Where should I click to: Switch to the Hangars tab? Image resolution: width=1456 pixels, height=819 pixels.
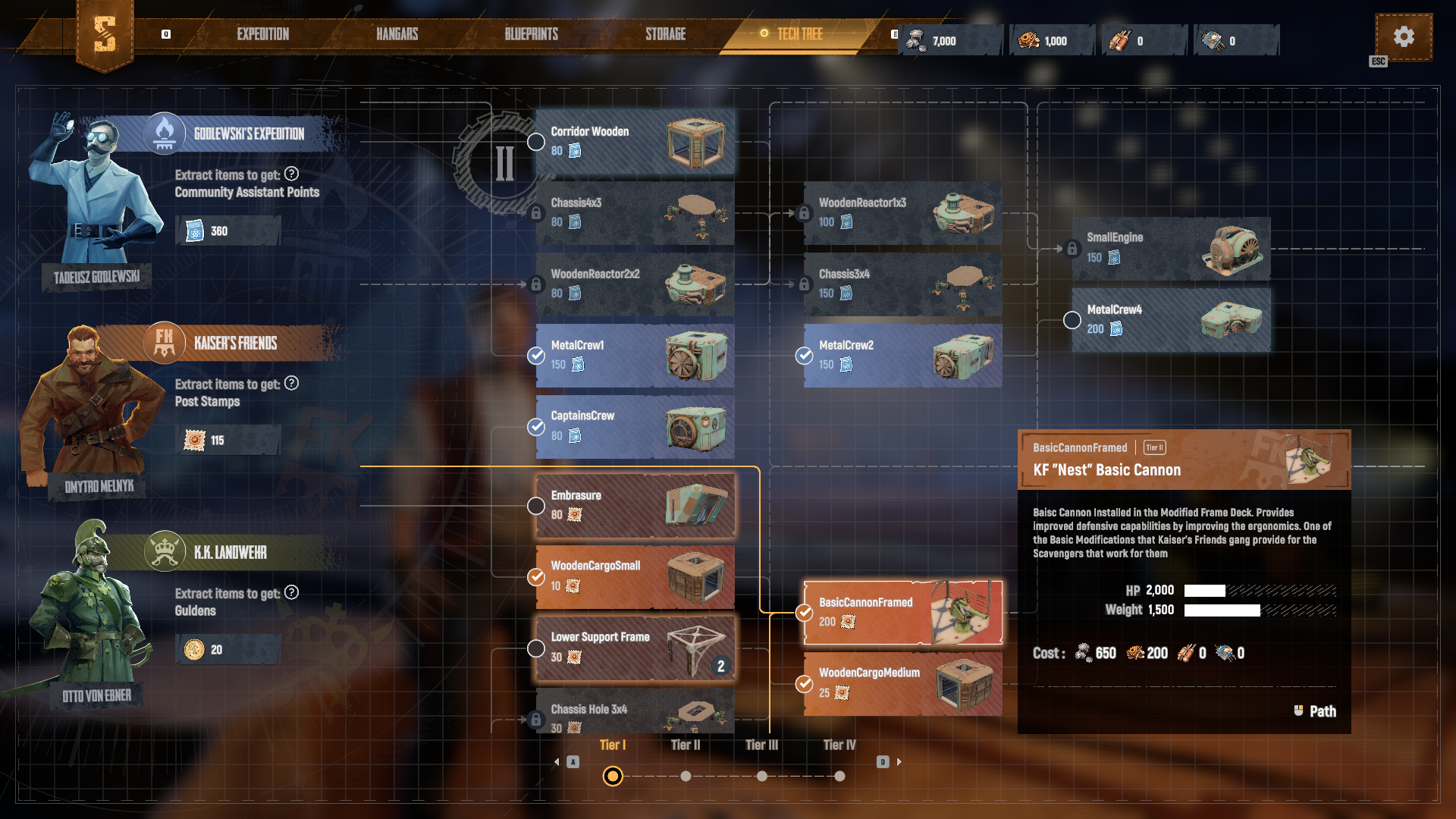coord(397,34)
